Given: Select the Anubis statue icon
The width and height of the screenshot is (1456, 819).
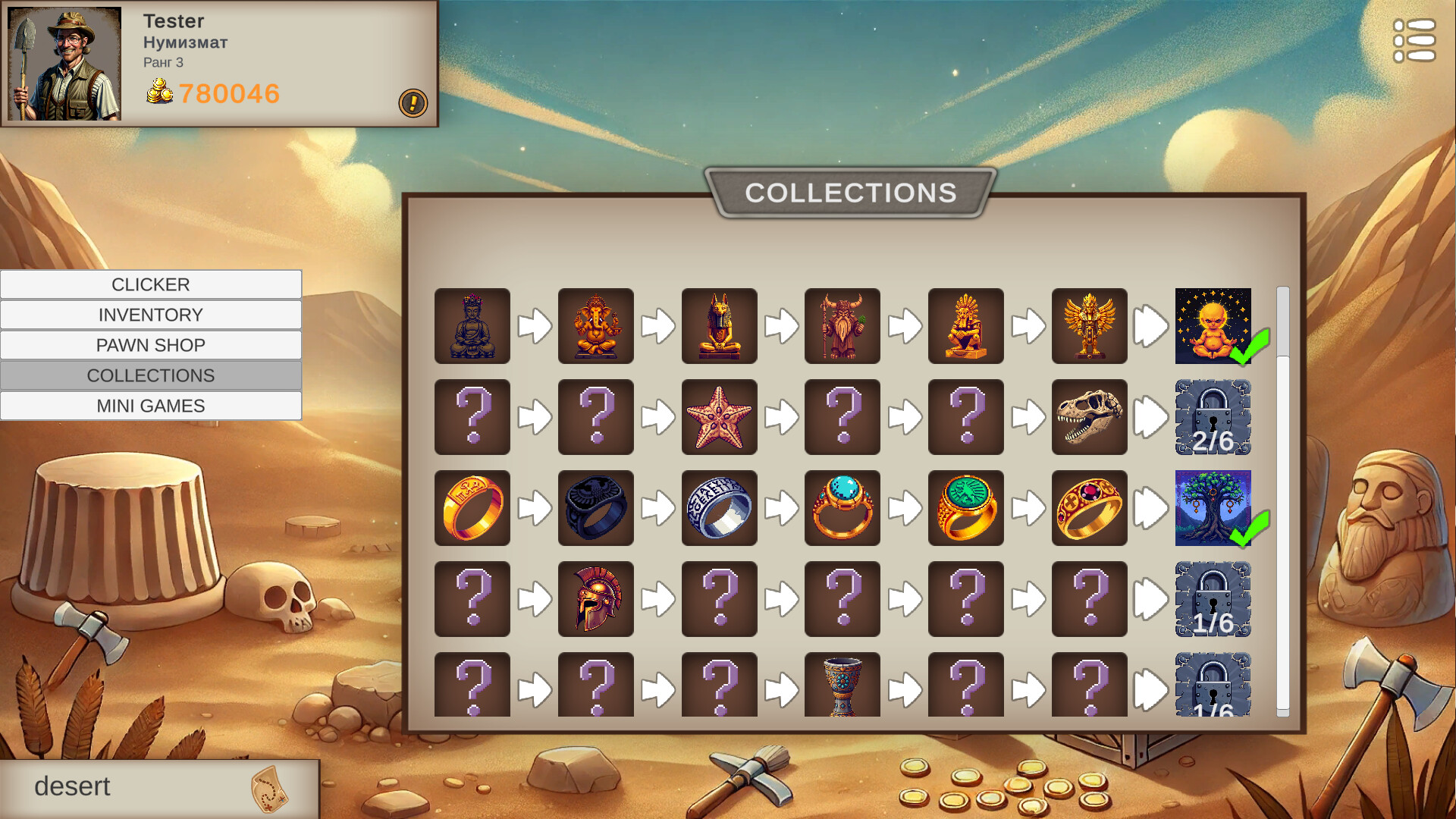Looking at the screenshot, I should [x=719, y=326].
